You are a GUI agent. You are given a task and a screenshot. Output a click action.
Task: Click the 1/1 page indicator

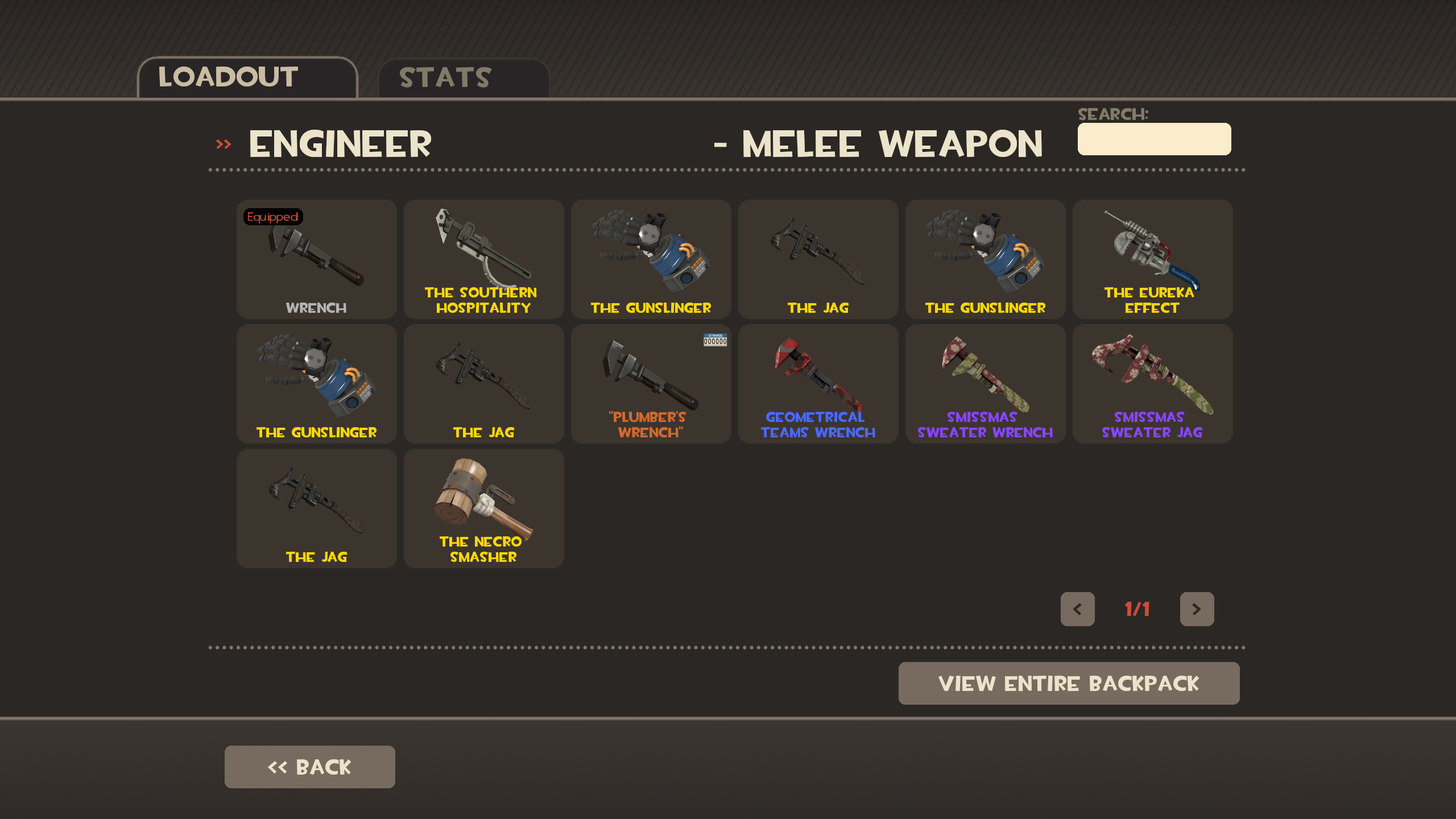click(1136, 609)
